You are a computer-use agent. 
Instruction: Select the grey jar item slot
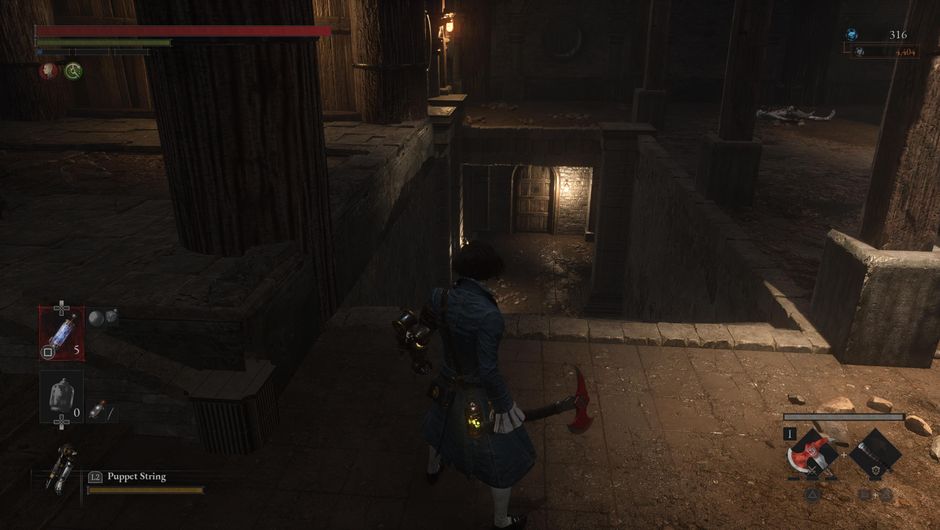[61, 394]
